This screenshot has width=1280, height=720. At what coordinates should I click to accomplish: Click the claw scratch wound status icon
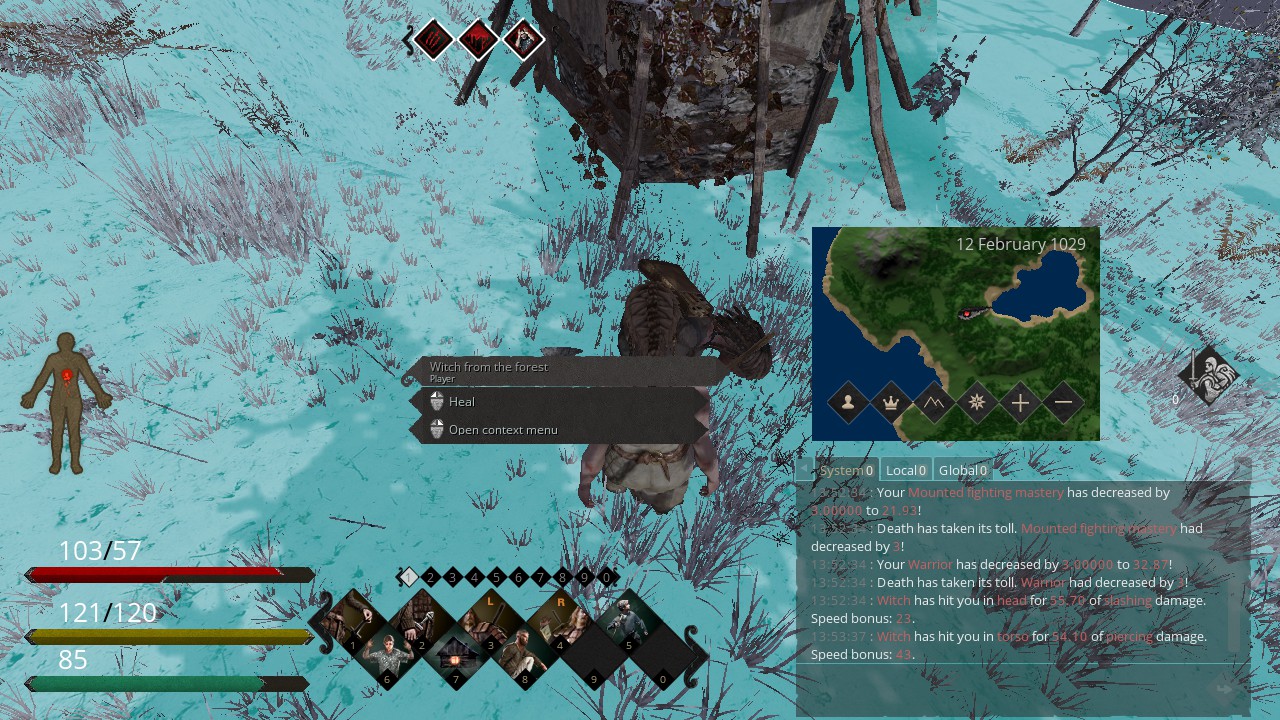coord(435,40)
